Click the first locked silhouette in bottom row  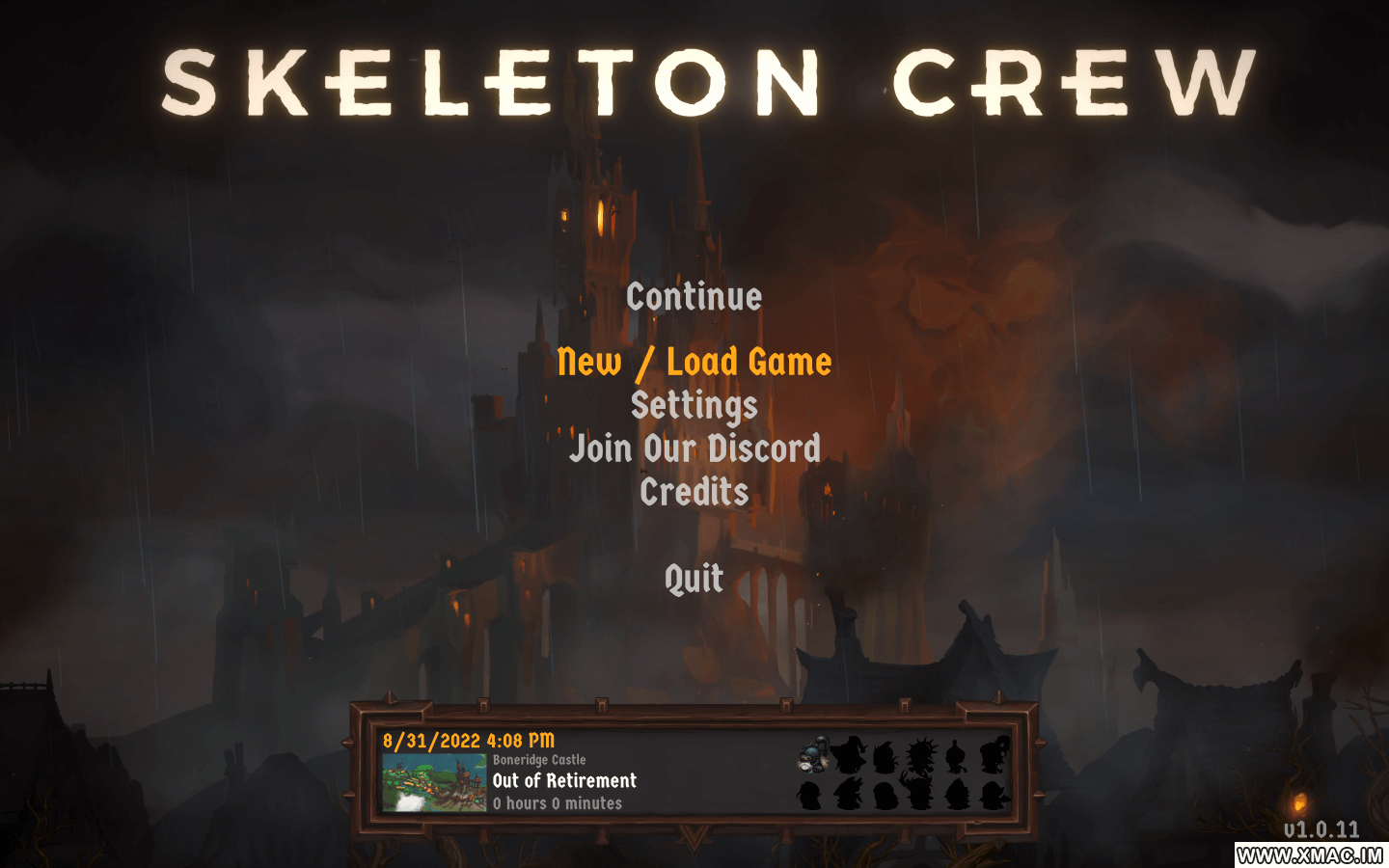pos(810,796)
